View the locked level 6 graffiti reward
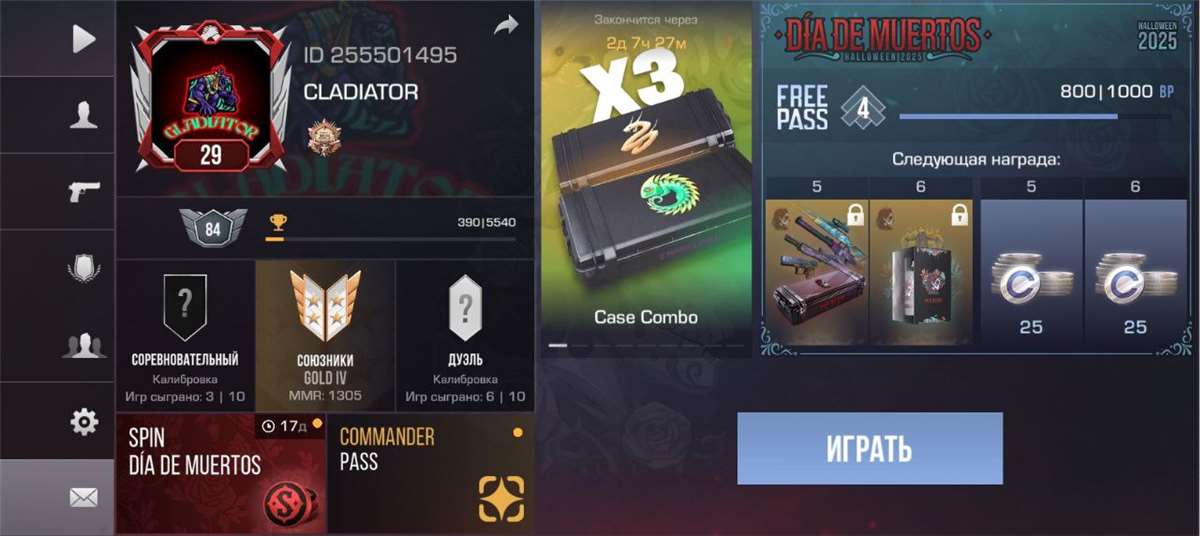This screenshot has width=1200, height=536. [x=921, y=270]
